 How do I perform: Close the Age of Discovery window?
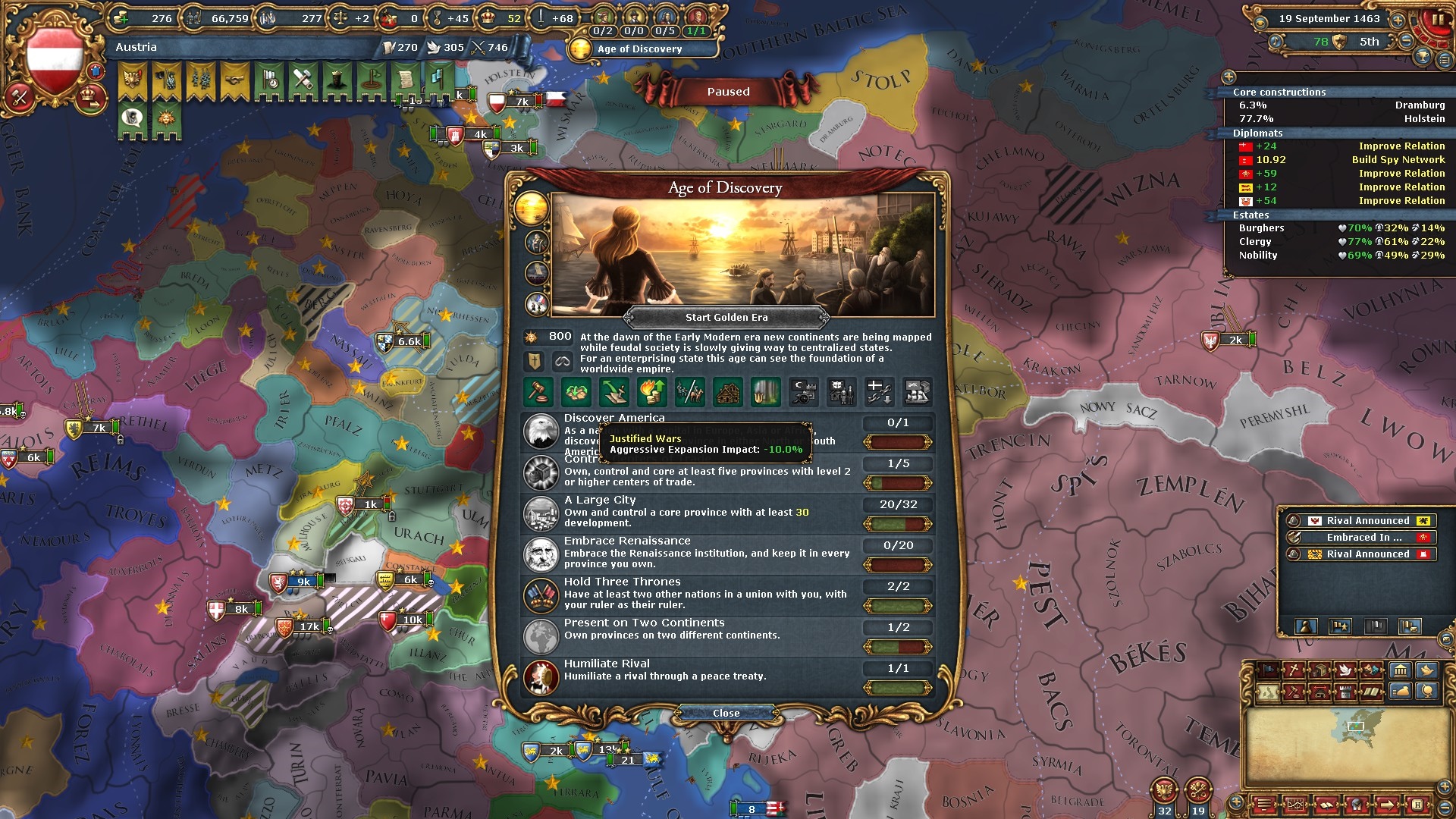[726, 713]
